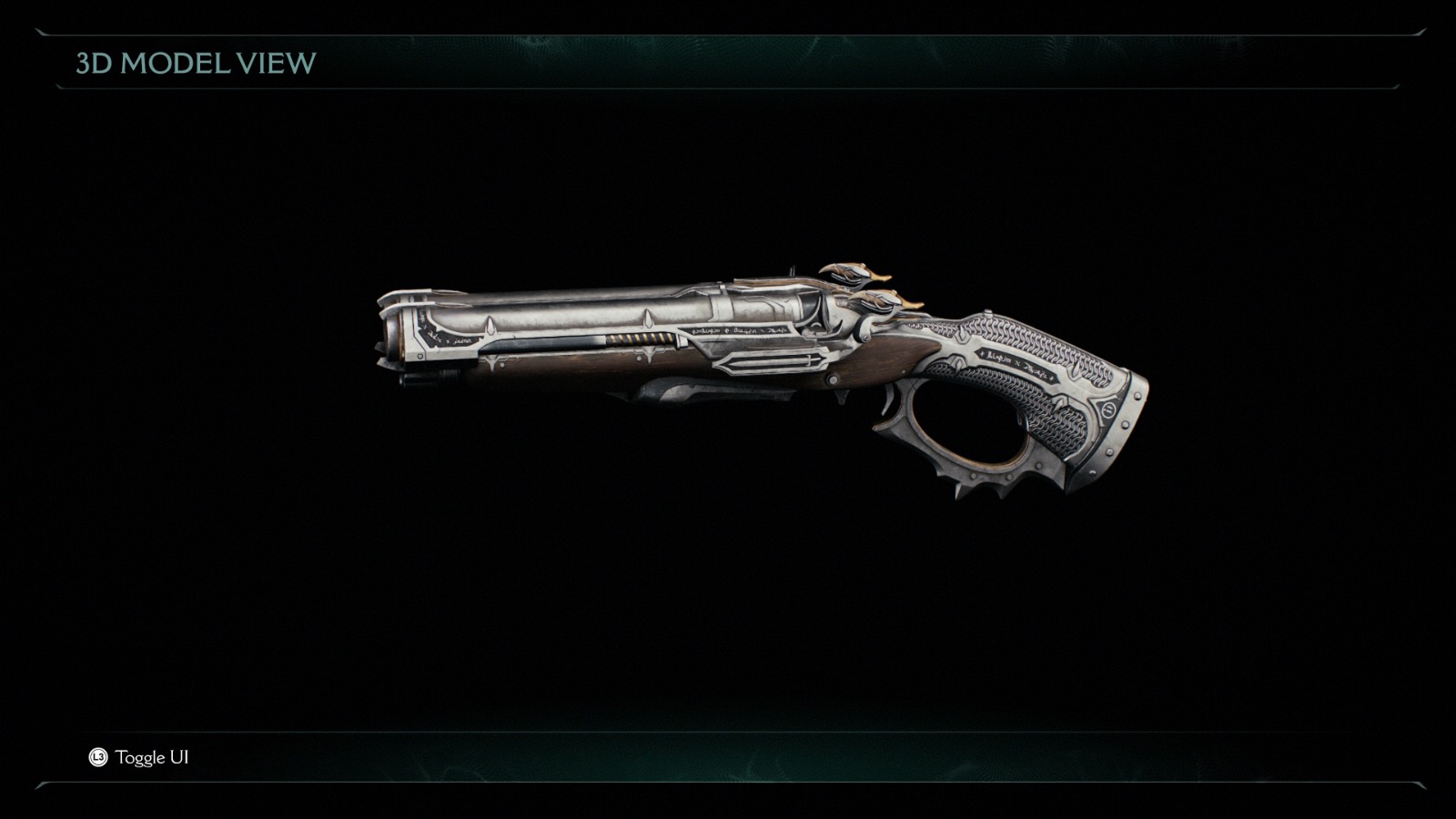
Task: Toggle UI visibility via the Toggle UI prompt
Action: coord(152,755)
